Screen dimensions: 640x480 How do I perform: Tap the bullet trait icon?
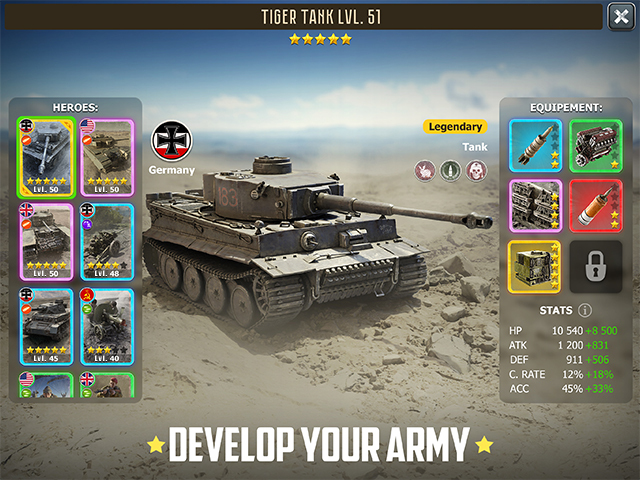coord(450,170)
